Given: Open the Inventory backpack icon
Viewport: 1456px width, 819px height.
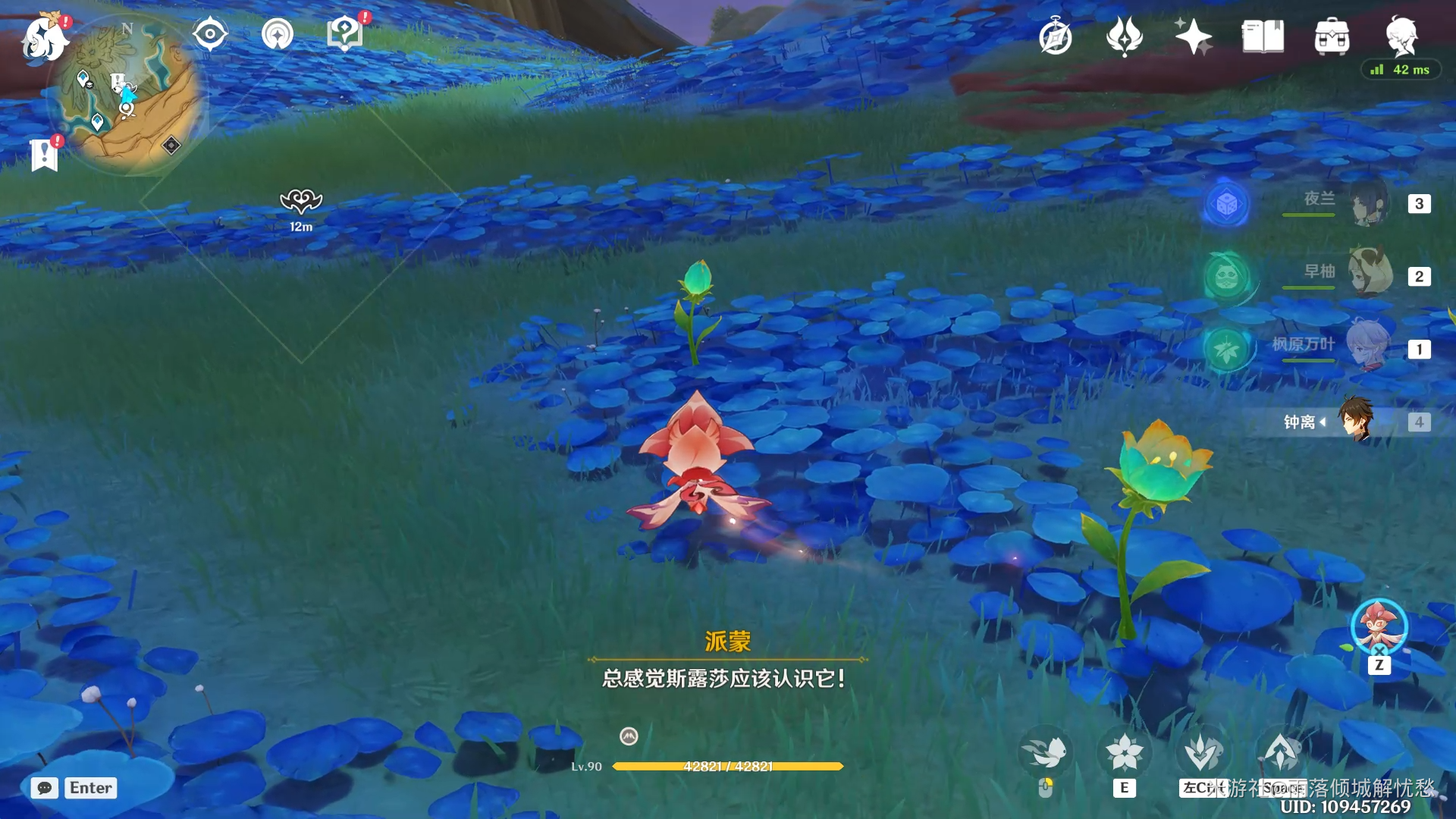Looking at the screenshot, I should pos(1332,36).
